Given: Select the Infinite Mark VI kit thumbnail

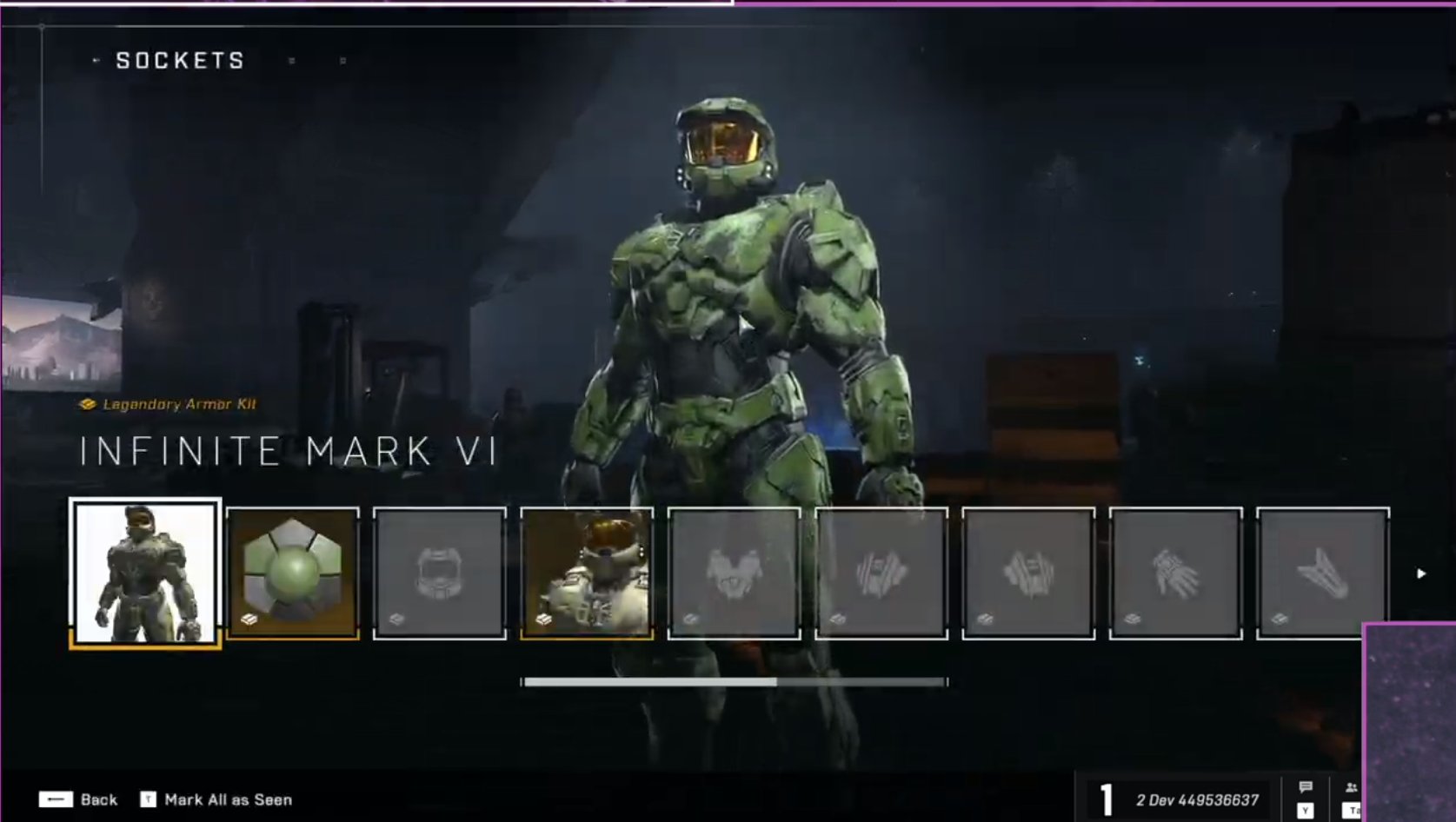Looking at the screenshot, I should pos(144,569).
